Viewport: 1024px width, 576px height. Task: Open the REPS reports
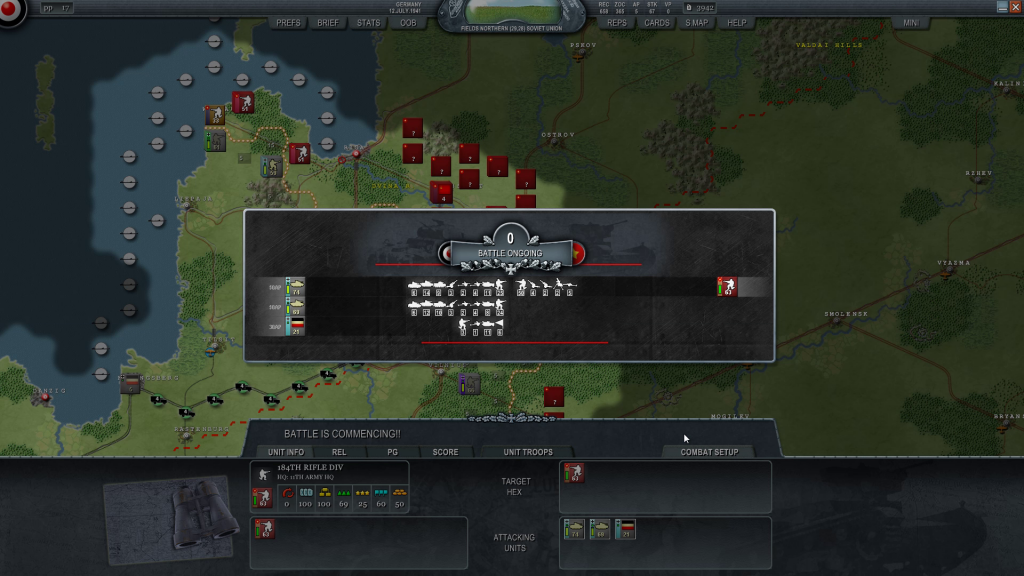click(617, 22)
